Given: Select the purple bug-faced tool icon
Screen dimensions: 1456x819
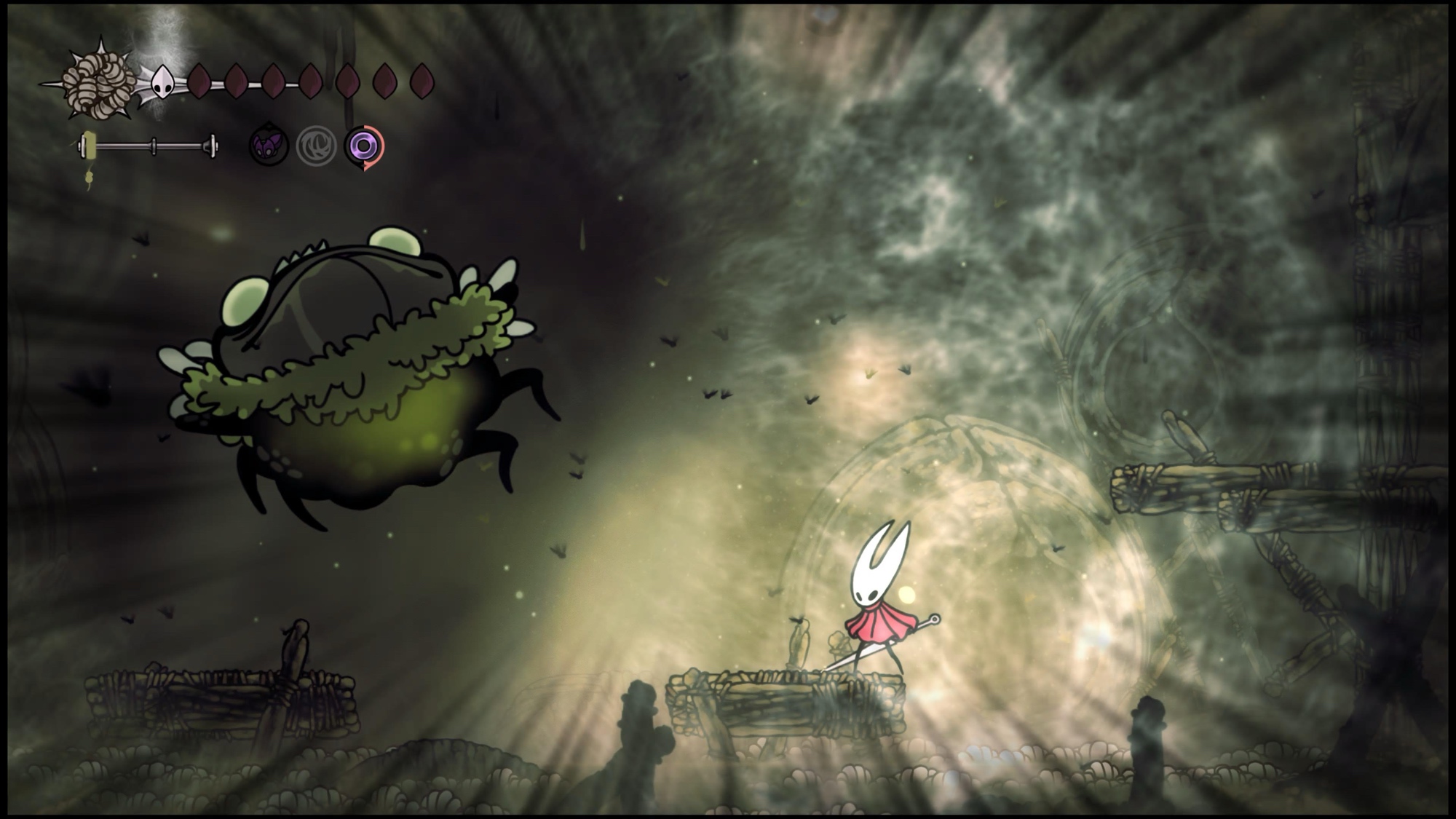Looking at the screenshot, I should [269, 146].
